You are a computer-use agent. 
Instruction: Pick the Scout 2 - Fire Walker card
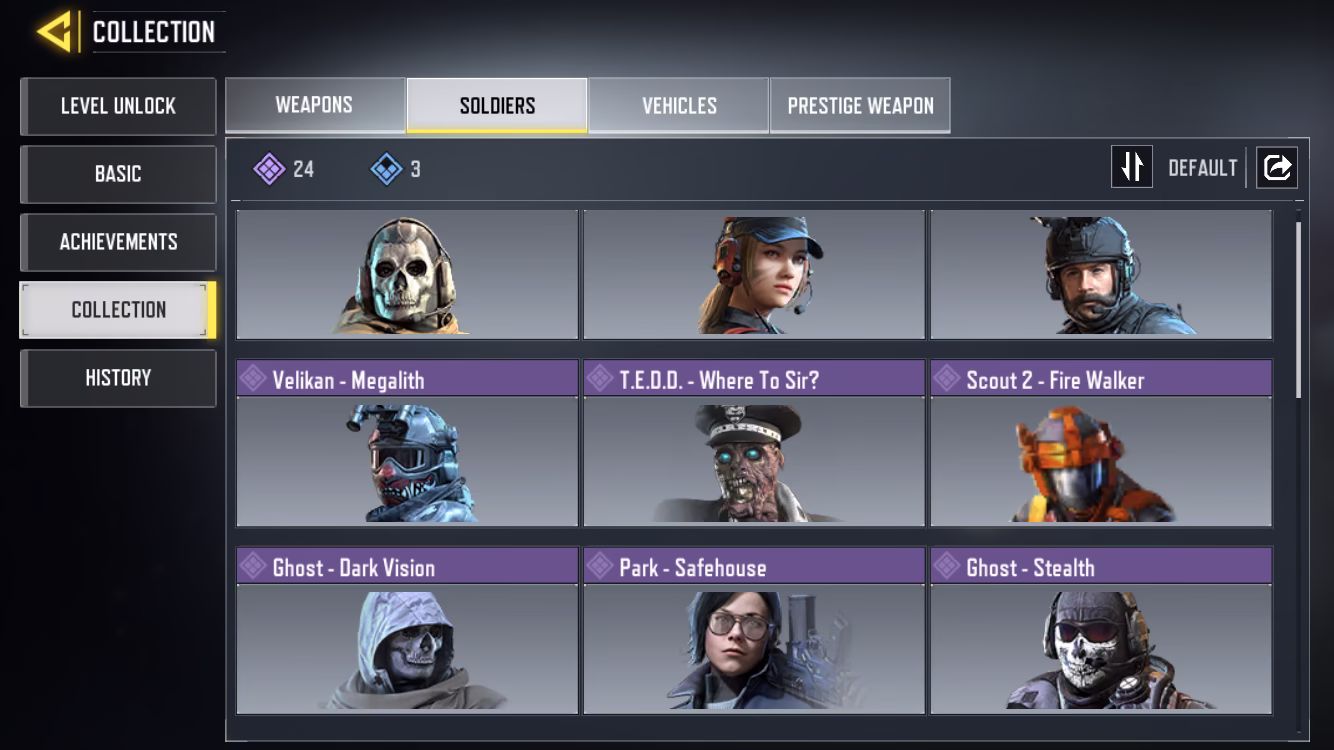[x=1101, y=443]
